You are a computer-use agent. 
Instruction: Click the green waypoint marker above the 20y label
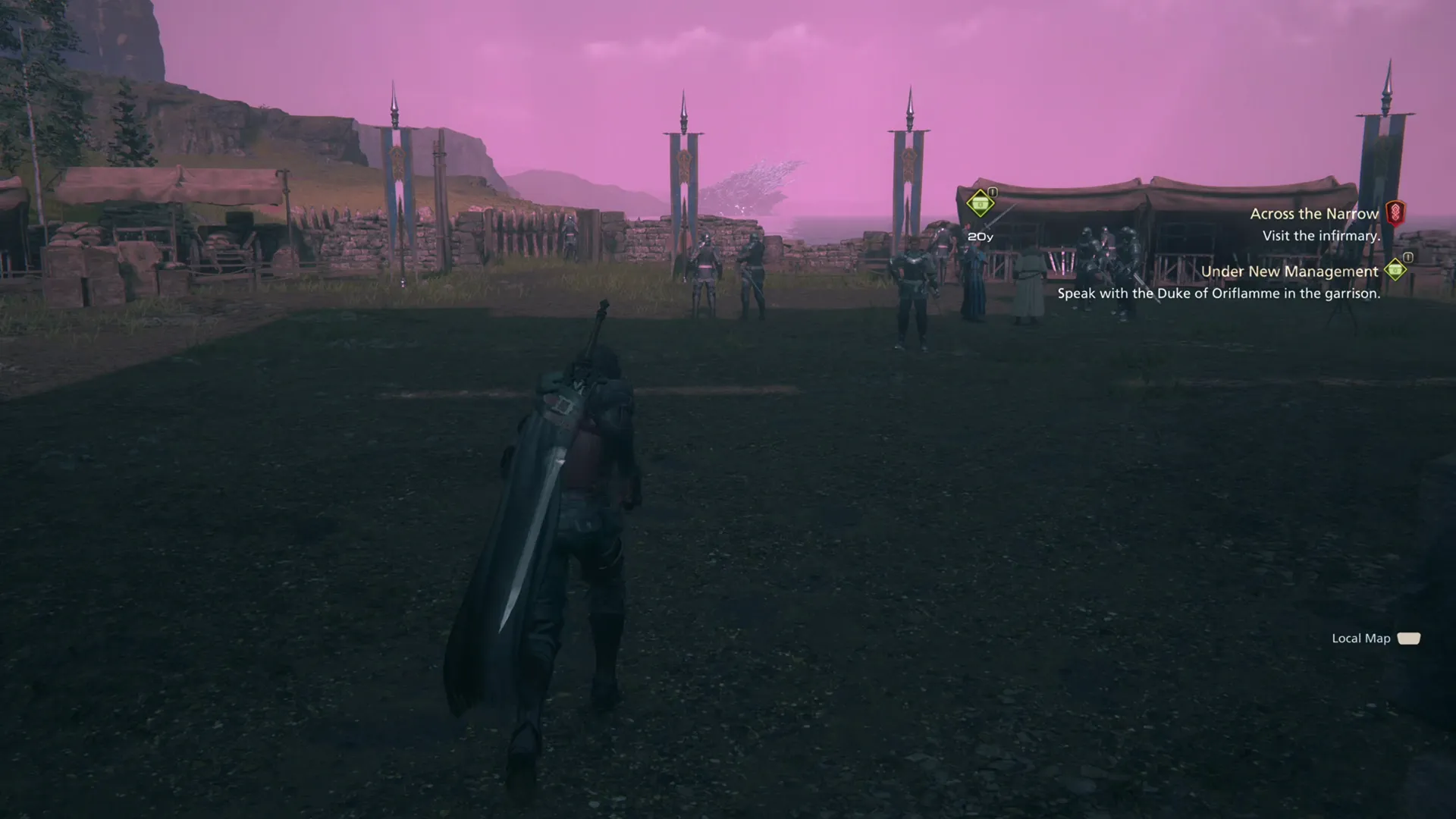pyautogui.click(x=980, y=202)
